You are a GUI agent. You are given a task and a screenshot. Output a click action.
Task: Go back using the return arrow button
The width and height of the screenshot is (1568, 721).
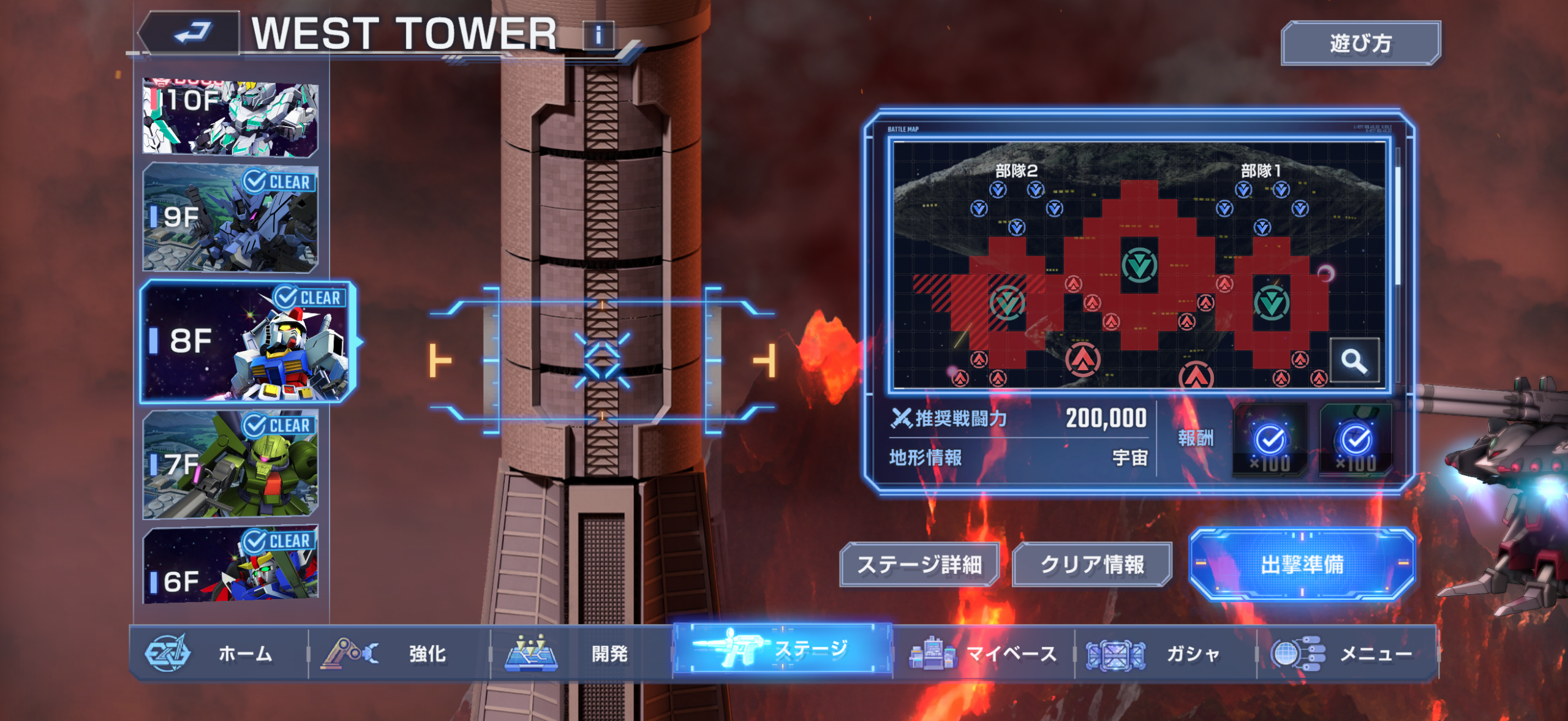click(191, 34)
